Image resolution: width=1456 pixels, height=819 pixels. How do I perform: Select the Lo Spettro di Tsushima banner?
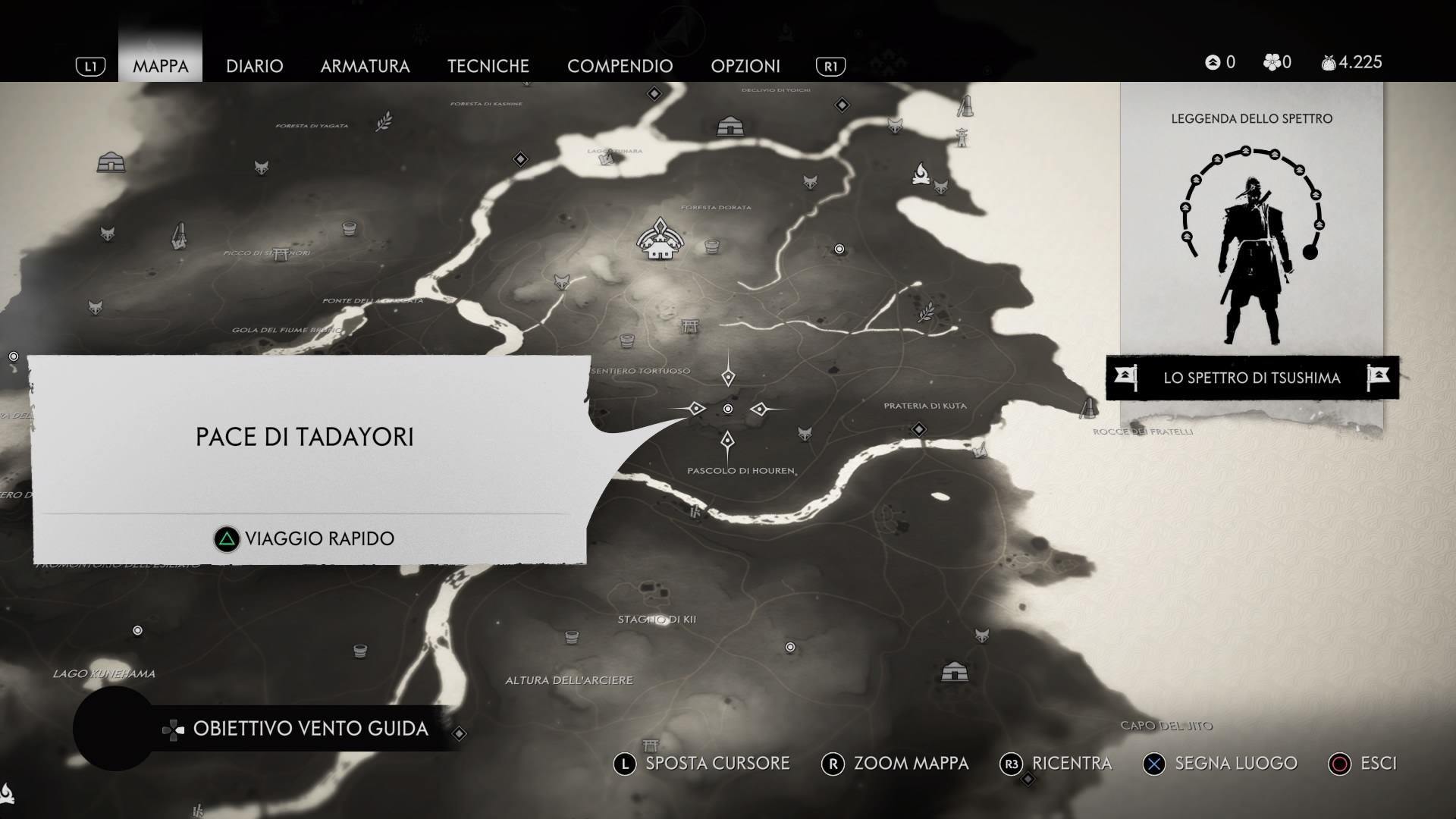(x=1251, y=378)
